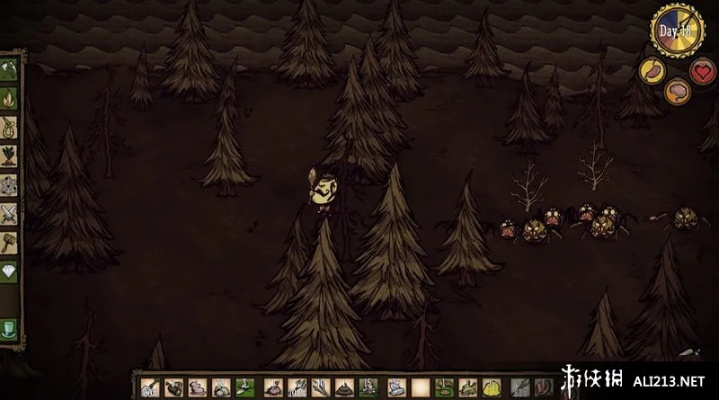Open the Light crafting tab with flame icon
This screenshot has height=400, width=719.
[9, 98]
